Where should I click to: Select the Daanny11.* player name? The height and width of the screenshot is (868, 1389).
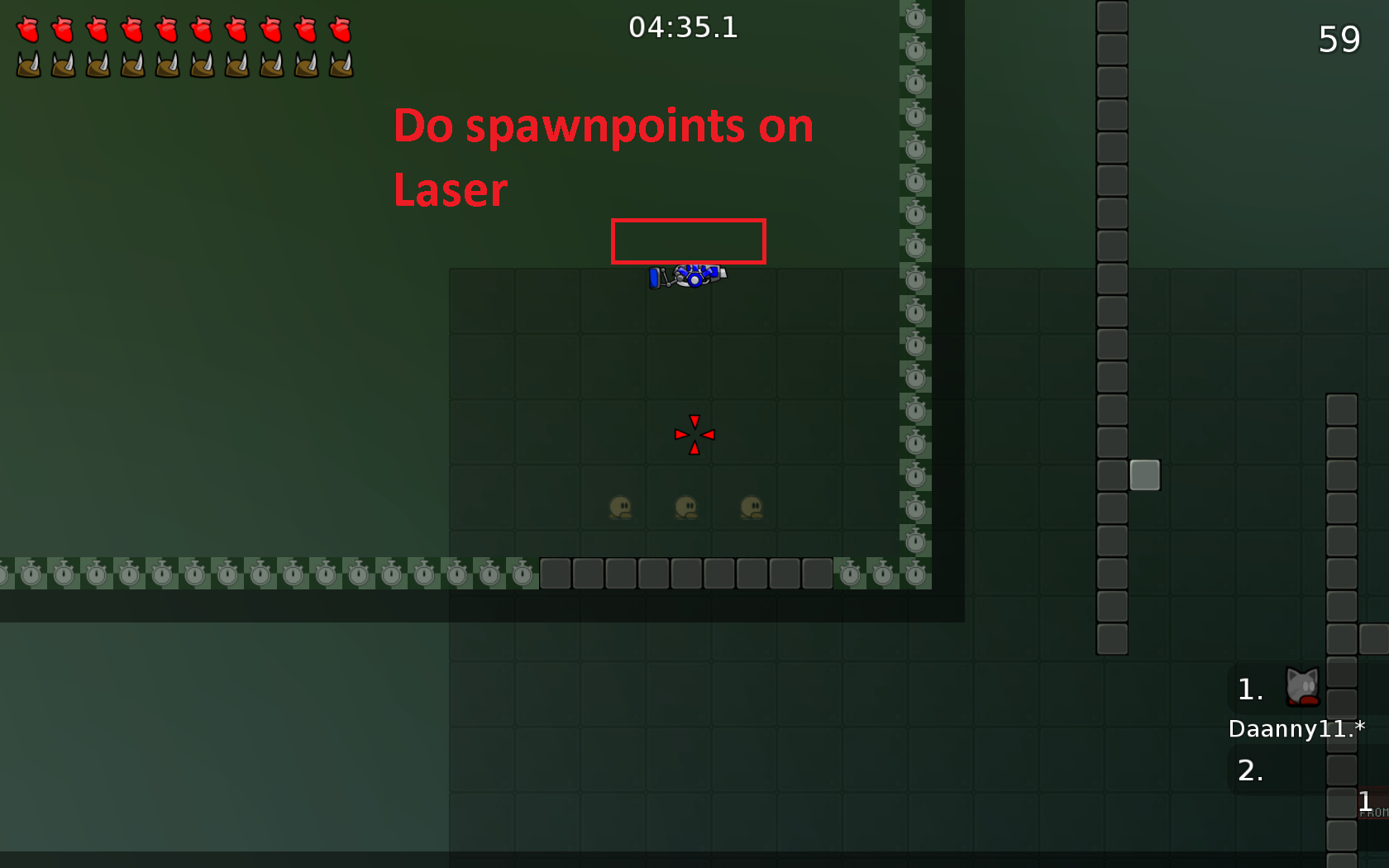[1296, 729]
